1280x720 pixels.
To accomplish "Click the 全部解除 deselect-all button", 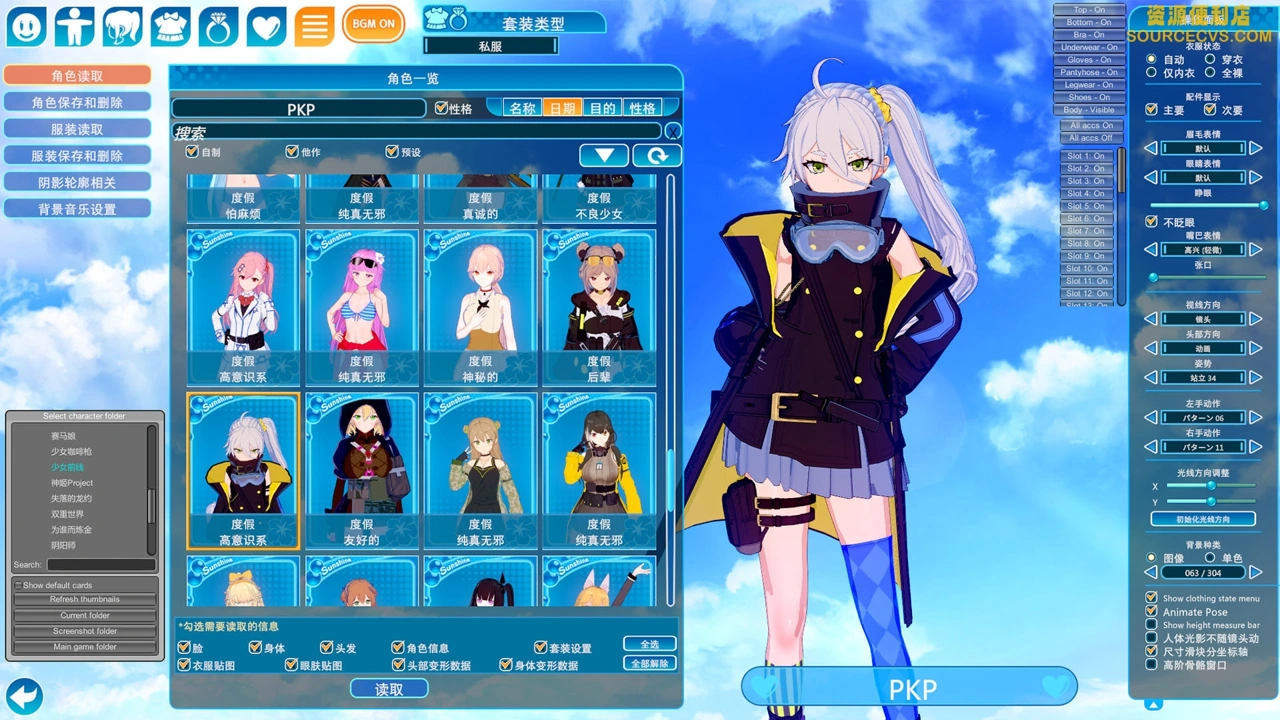I will (x=649, y=663).
